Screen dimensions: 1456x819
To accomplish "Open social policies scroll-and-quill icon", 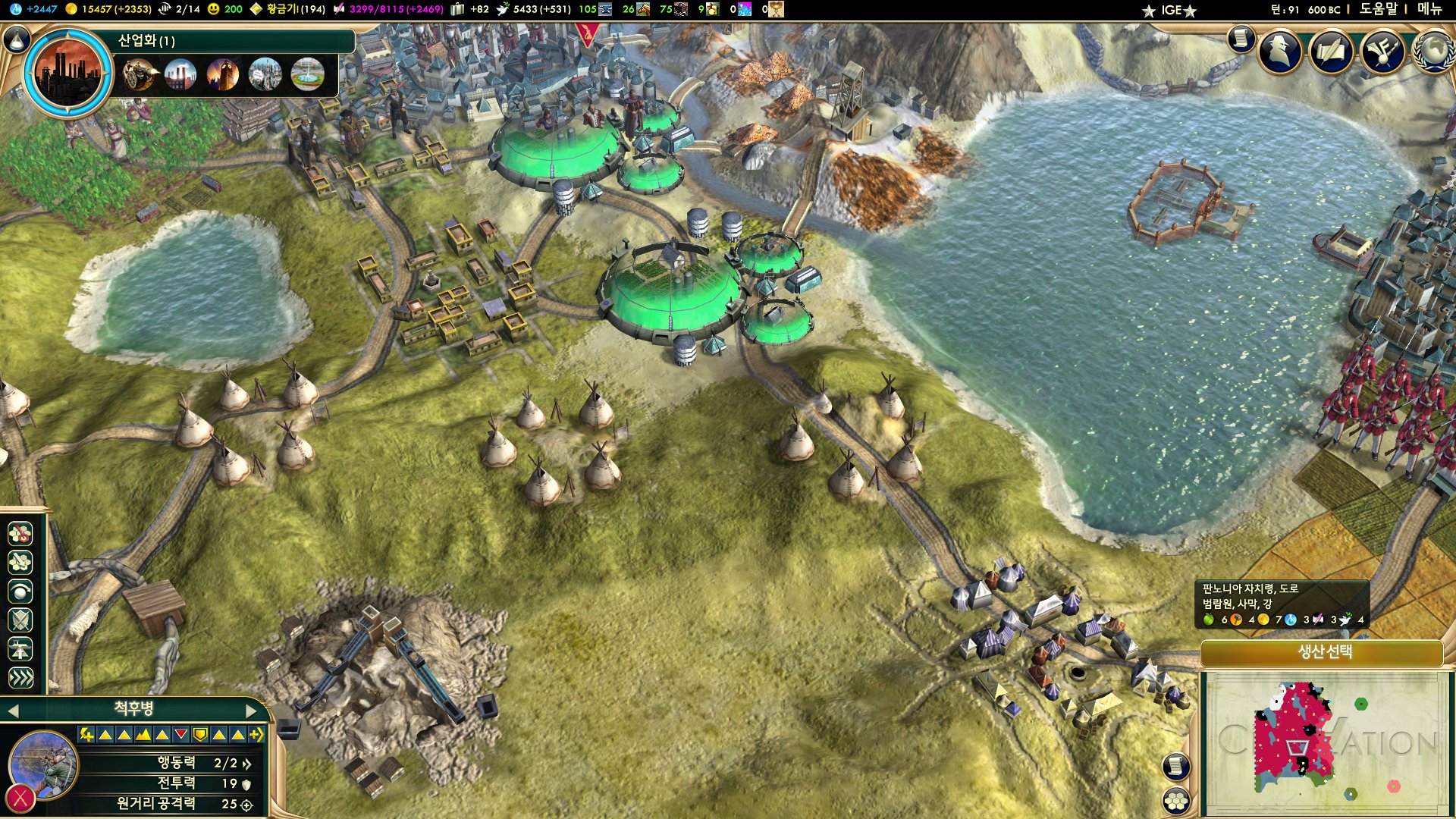I will point(1331,51).
